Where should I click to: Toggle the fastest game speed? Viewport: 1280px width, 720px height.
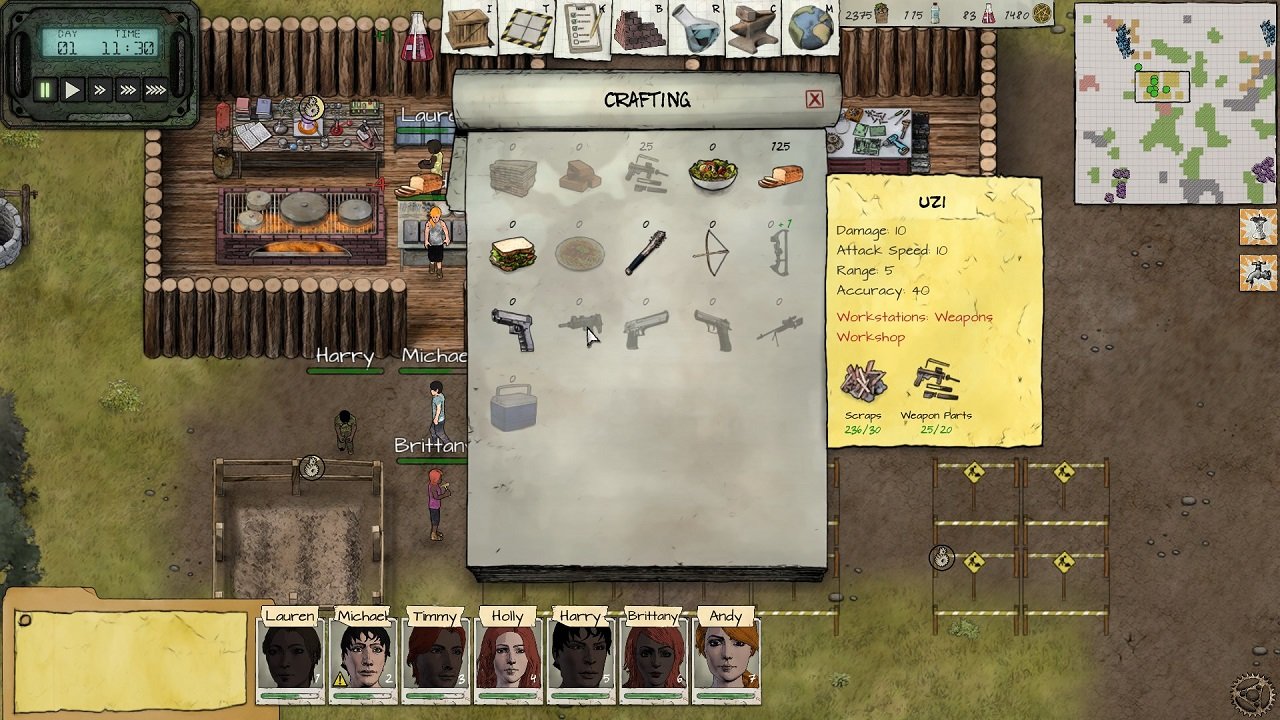click(x=153, y=90)
